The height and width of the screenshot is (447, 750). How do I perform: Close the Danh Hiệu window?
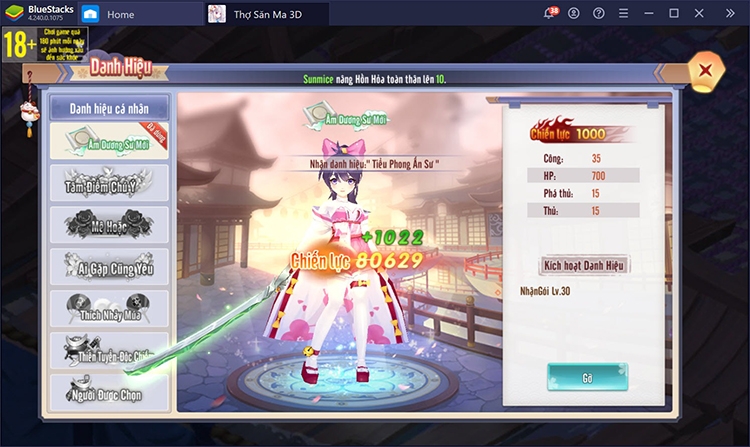tap(706, 70)
